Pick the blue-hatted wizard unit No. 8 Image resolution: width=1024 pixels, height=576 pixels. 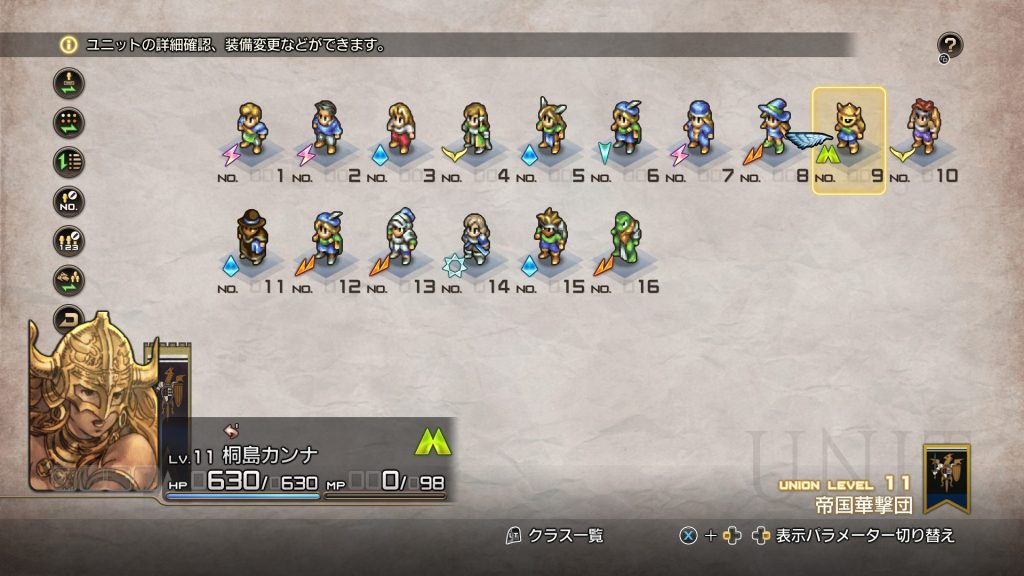(773, 130)
